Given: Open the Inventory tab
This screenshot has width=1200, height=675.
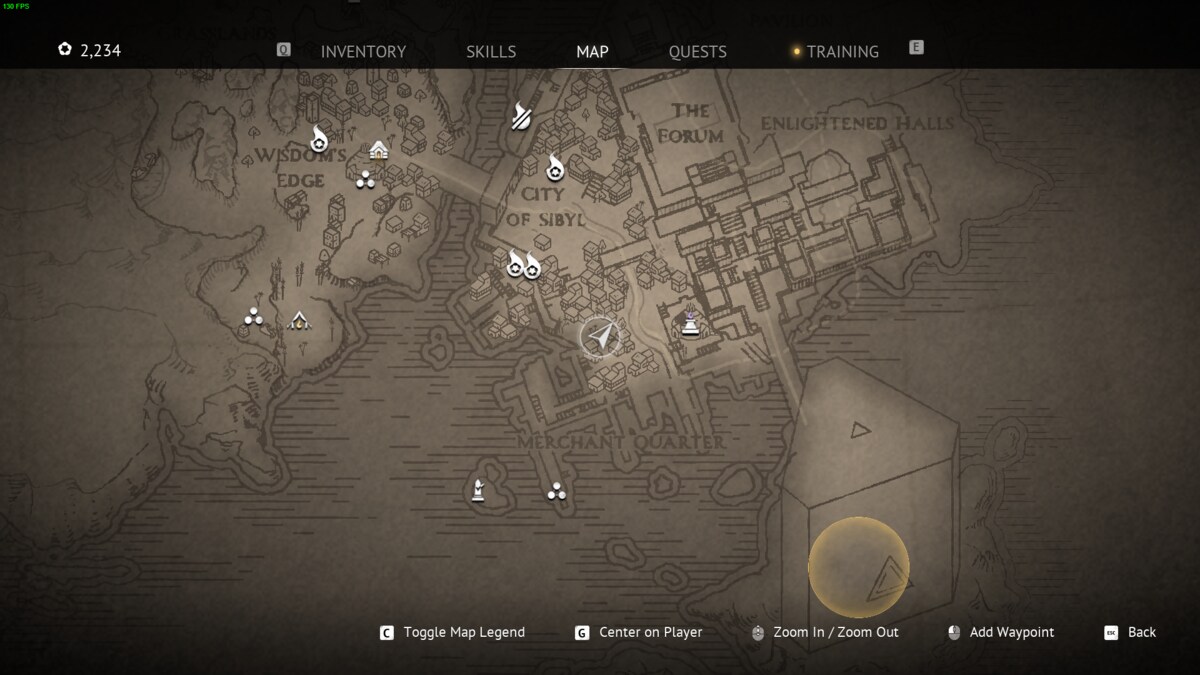Looking at the screenshot, I should pos(363,52).
